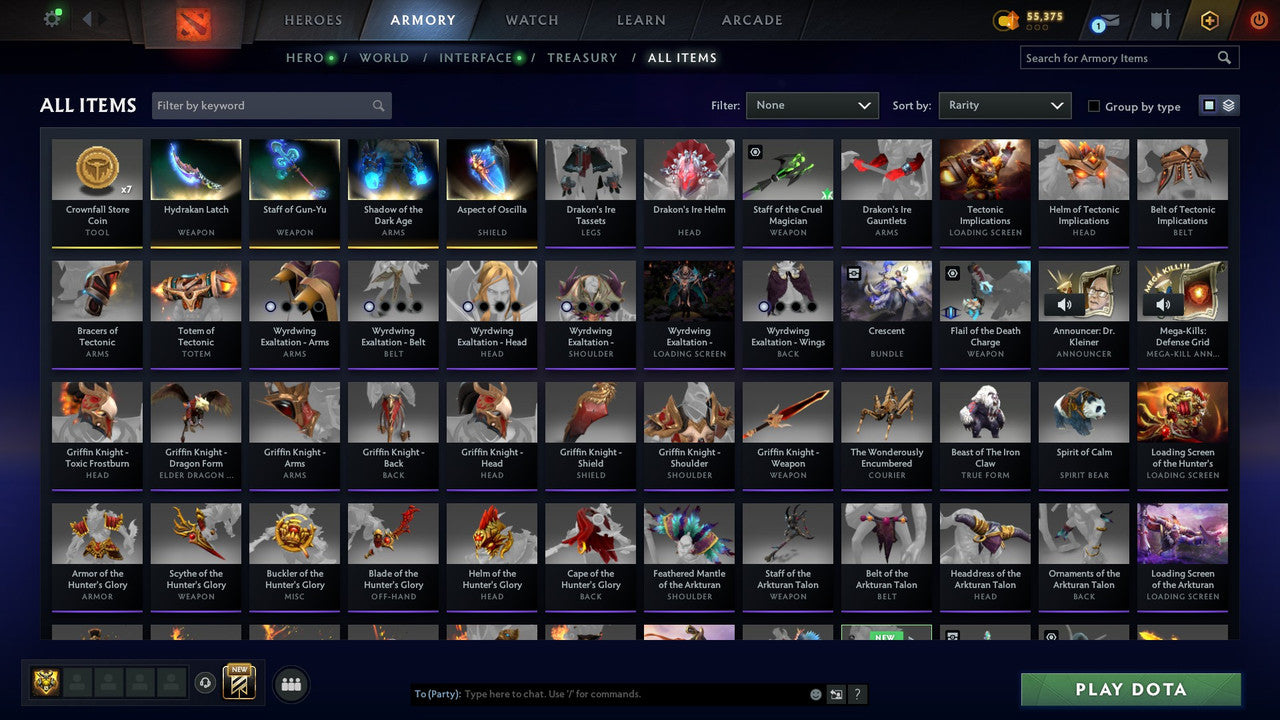Switch to grid view layout toggle
The image size is (1280, 720).
coord(1210,105)
